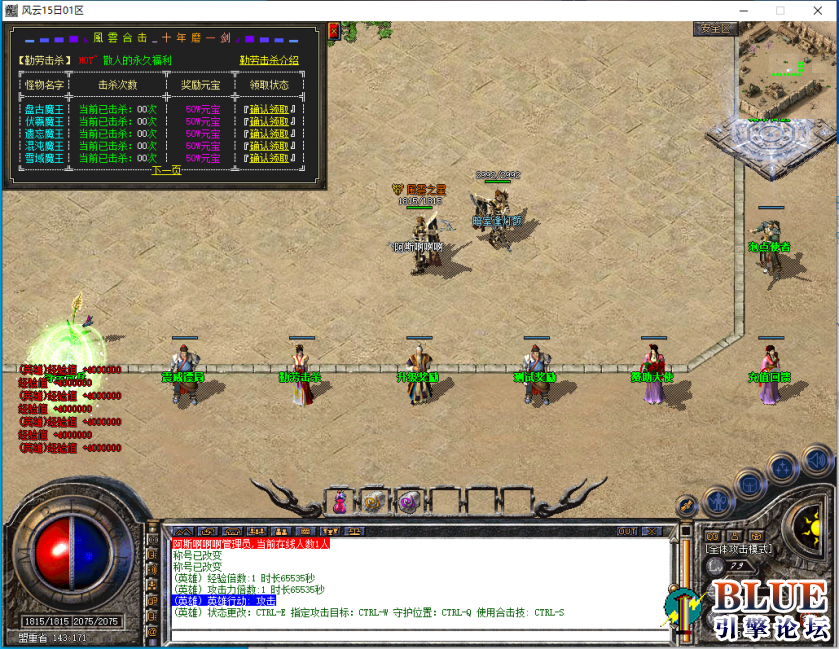This screenshot has width=839, height=649.
Task: Click the chat input line
Action: pos(420,633)
